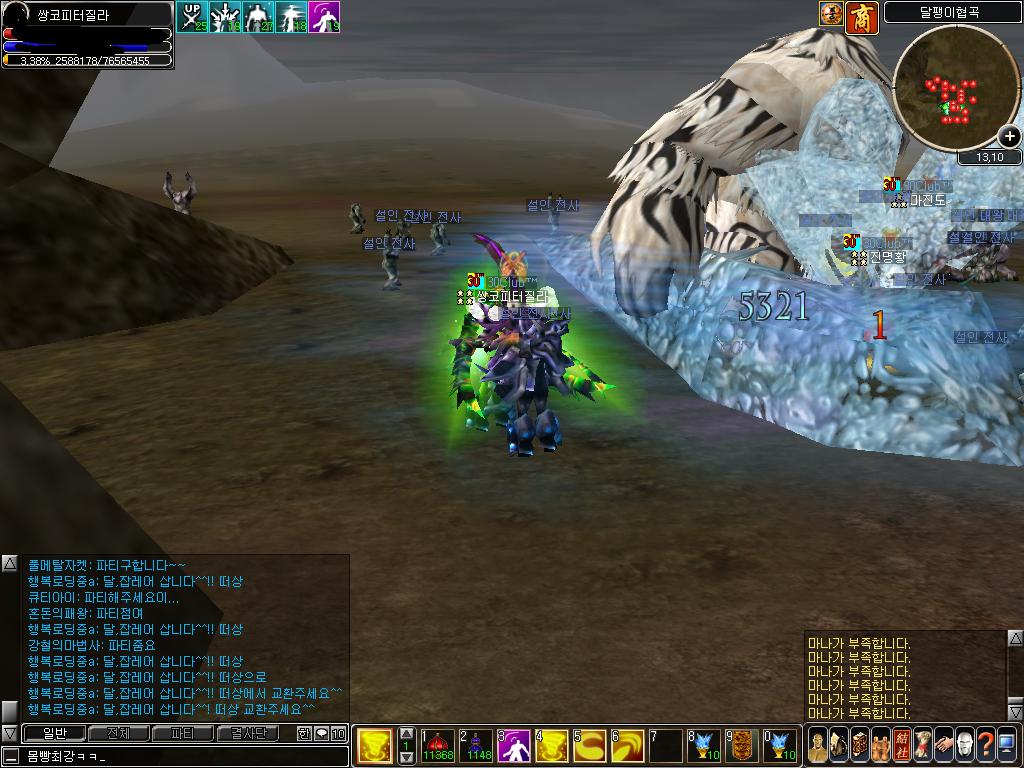Use the red potion in slot 1
Viewport: 1024px width, 768px height.
tap(438, 744)
